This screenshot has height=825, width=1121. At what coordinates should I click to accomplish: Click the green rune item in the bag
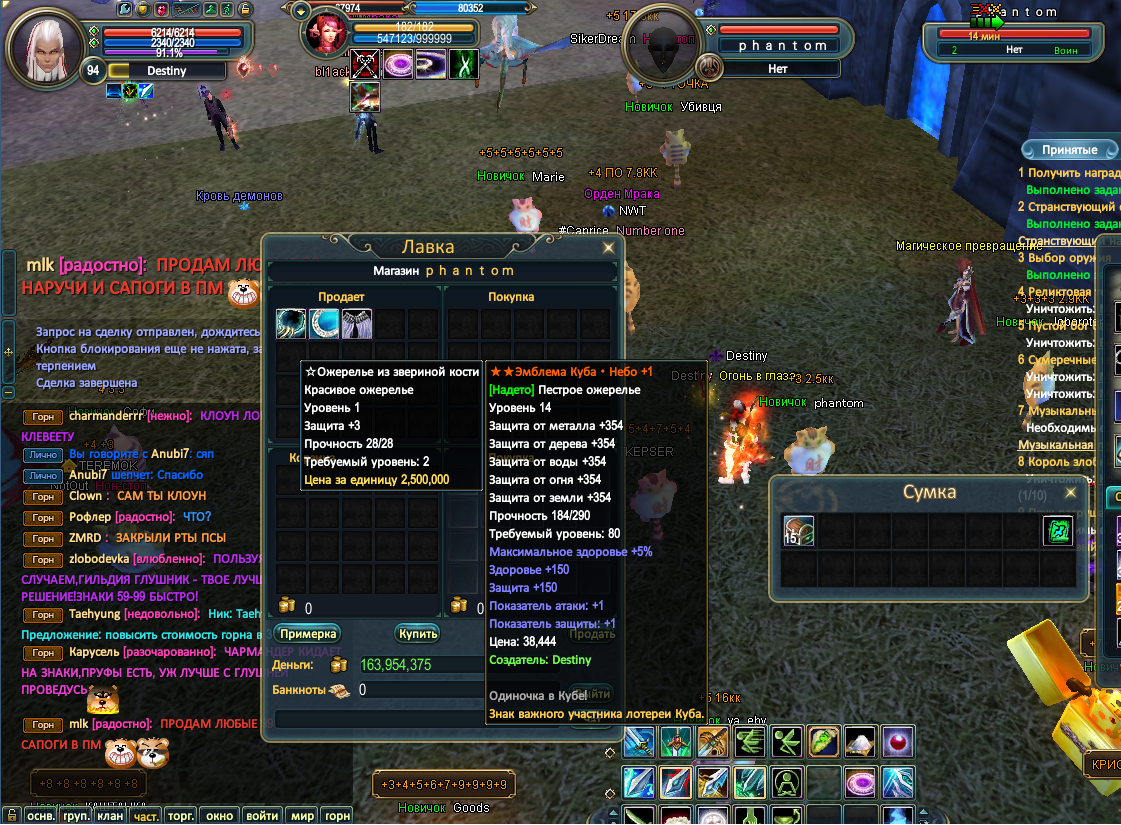[x=1058, y=531]
